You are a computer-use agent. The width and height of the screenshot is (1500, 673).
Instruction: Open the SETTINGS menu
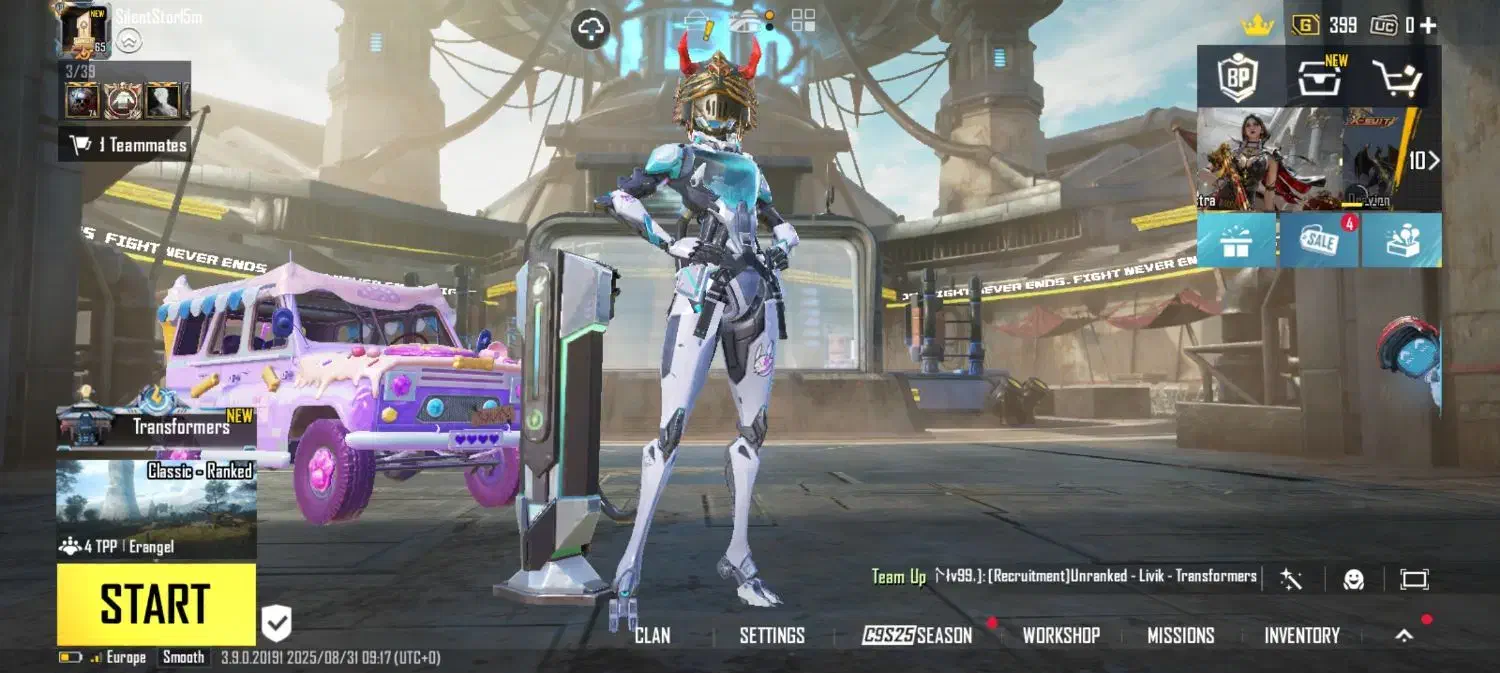pos(772,635)
